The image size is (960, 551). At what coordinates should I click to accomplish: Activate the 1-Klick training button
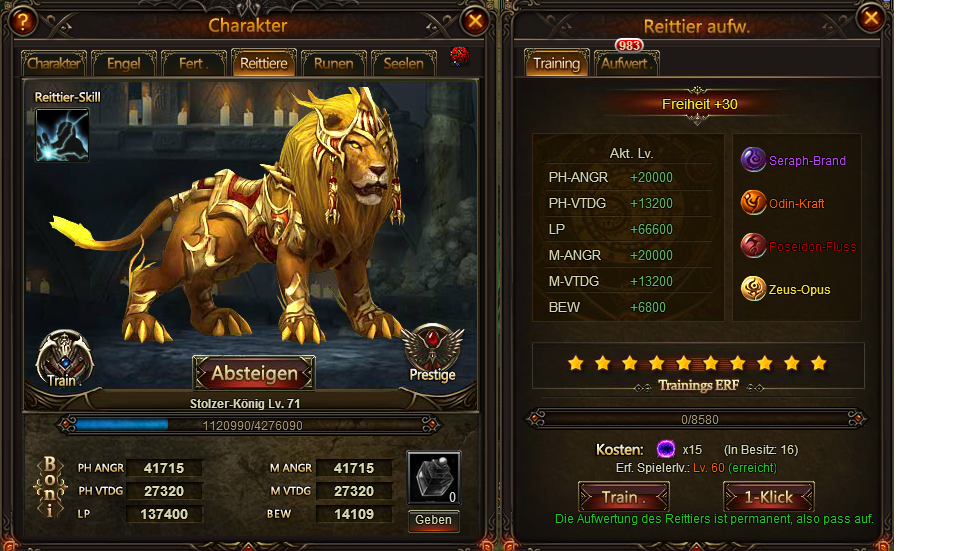click(769, 497)
